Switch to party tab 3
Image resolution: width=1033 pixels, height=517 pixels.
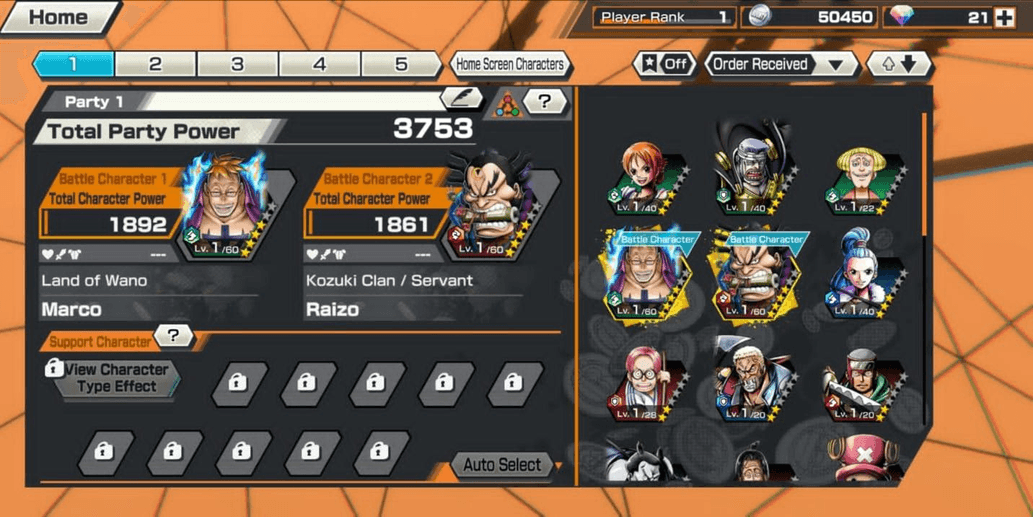pyautogui.click(x=237, y=64)
